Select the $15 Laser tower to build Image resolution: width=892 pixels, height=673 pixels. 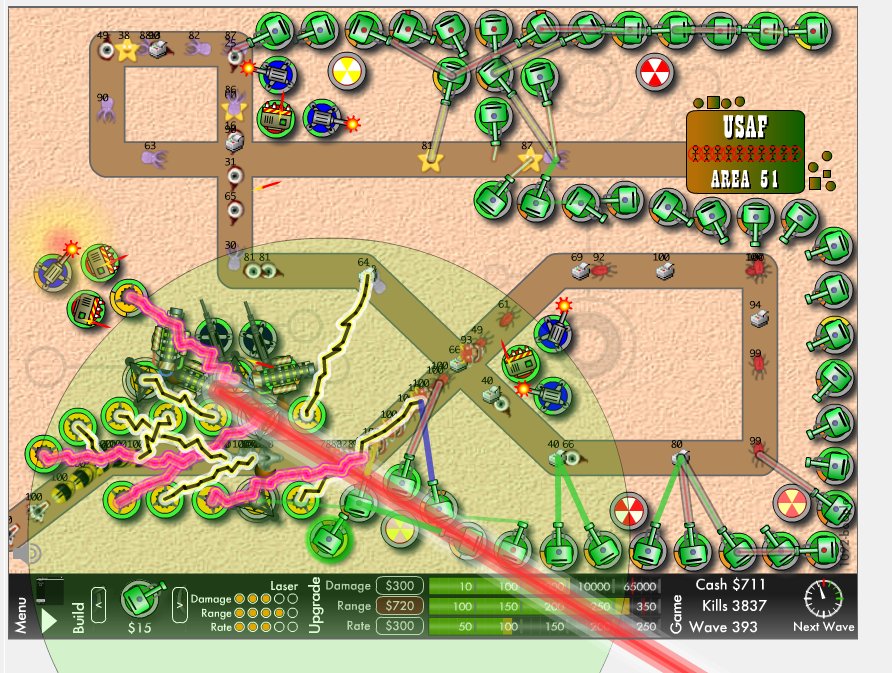click(x=140, y=598)
